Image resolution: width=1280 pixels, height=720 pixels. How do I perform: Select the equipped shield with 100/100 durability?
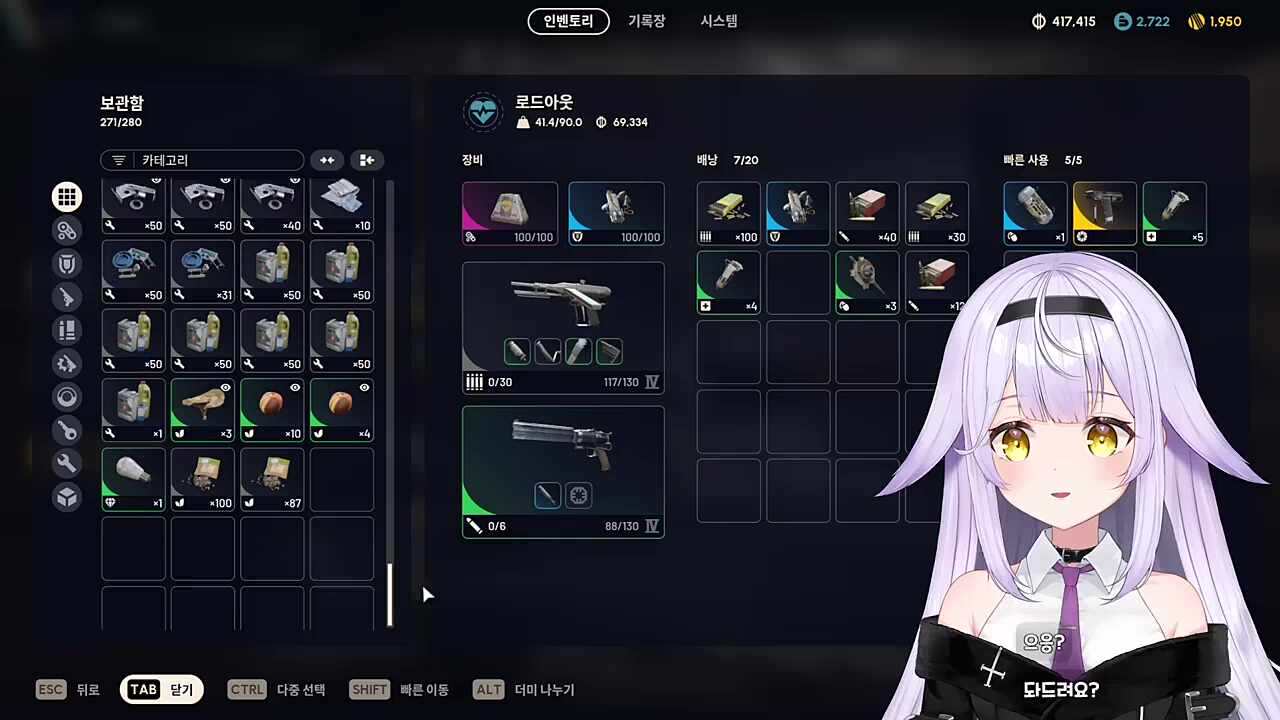tap(616, 213)
